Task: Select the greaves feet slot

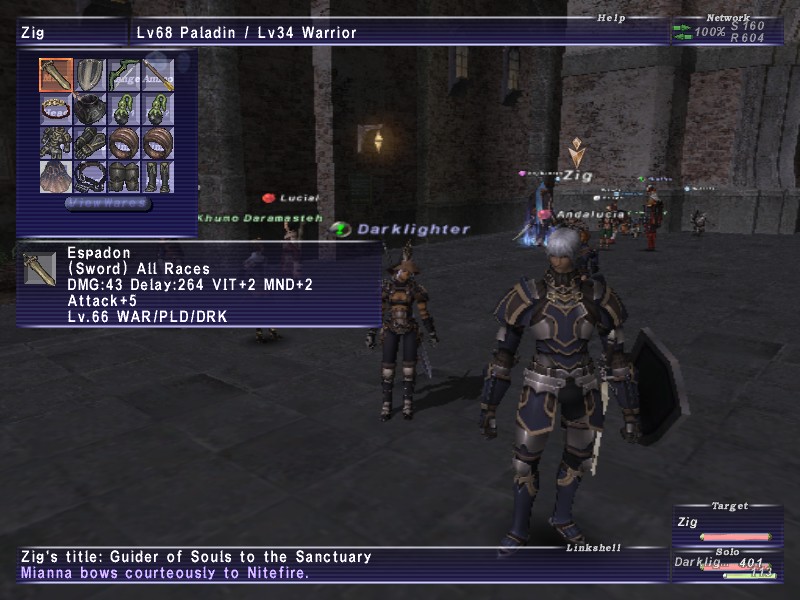Action: point(158,177)
